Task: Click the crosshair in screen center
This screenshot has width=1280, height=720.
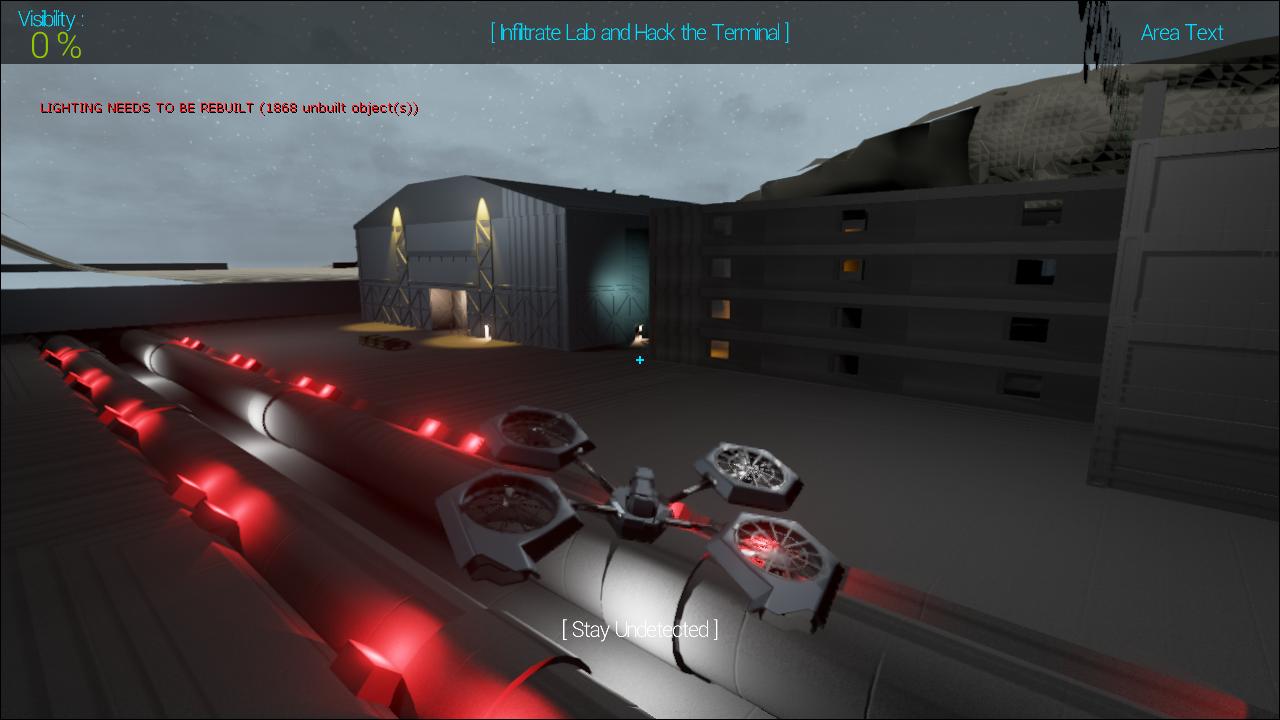Action: click(x=640, y=360)
